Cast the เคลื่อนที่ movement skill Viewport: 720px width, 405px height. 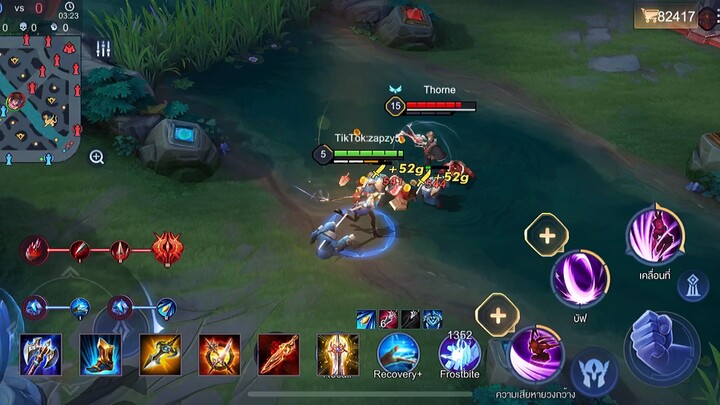655,235
